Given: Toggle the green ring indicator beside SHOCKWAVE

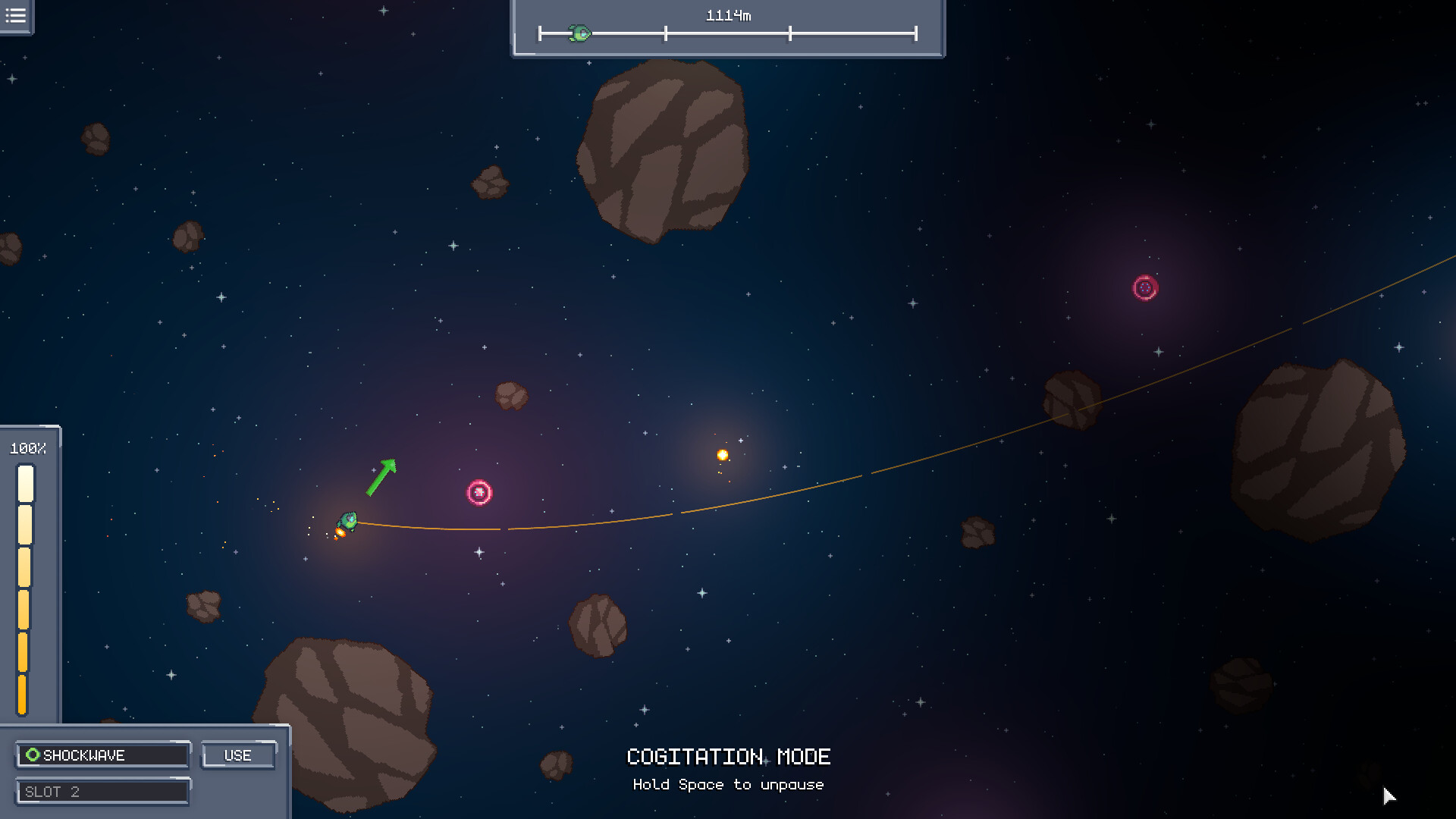Looking at the screenshot, I should 32,755.
